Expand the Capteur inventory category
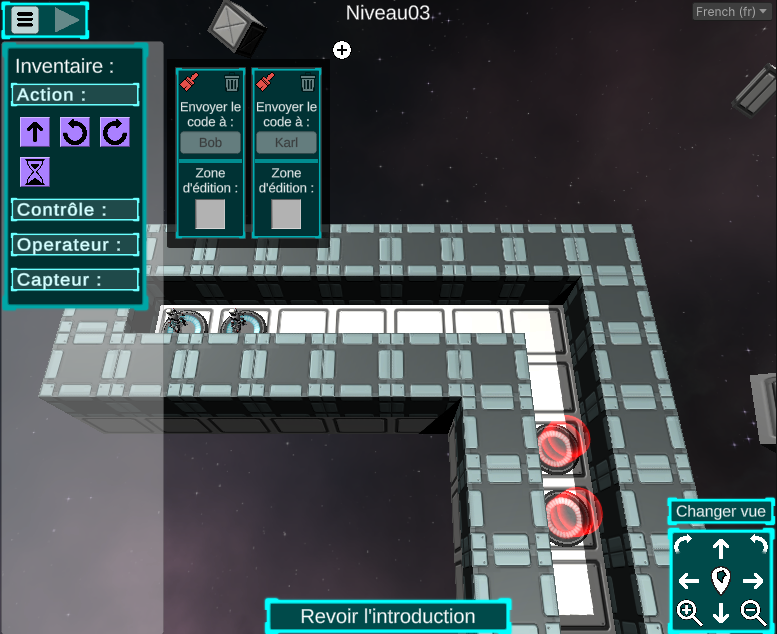Viewport: 777px width, 634px height. pos(75,280)
